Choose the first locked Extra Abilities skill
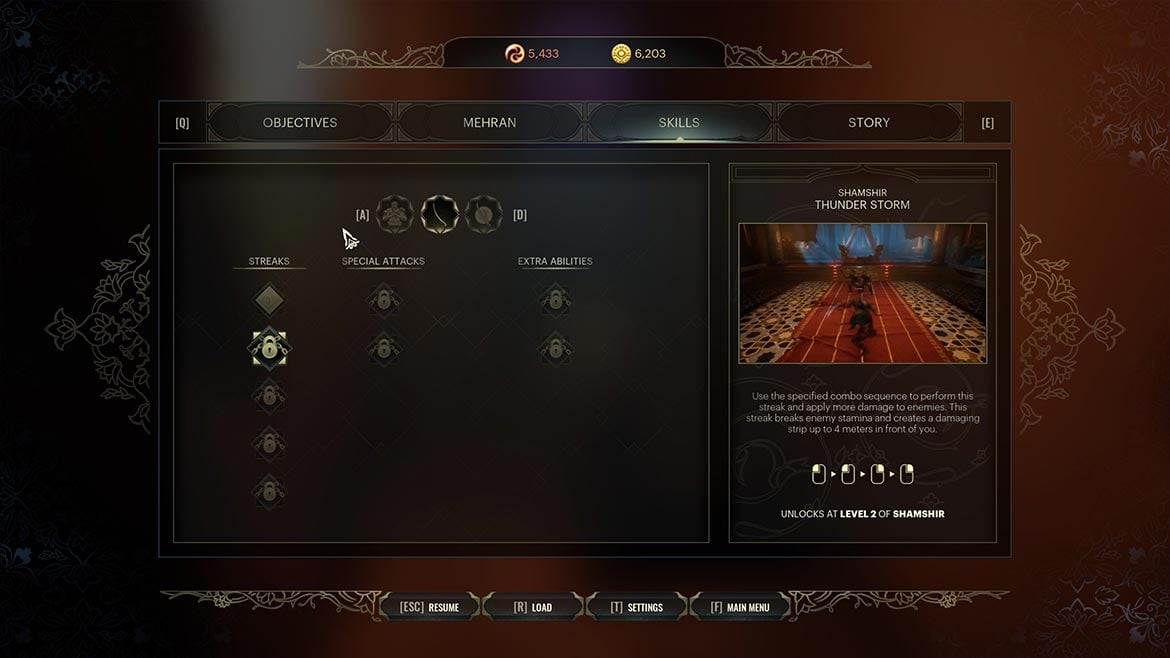Viewport: 1170px width, 658px height. click(554, 298)
